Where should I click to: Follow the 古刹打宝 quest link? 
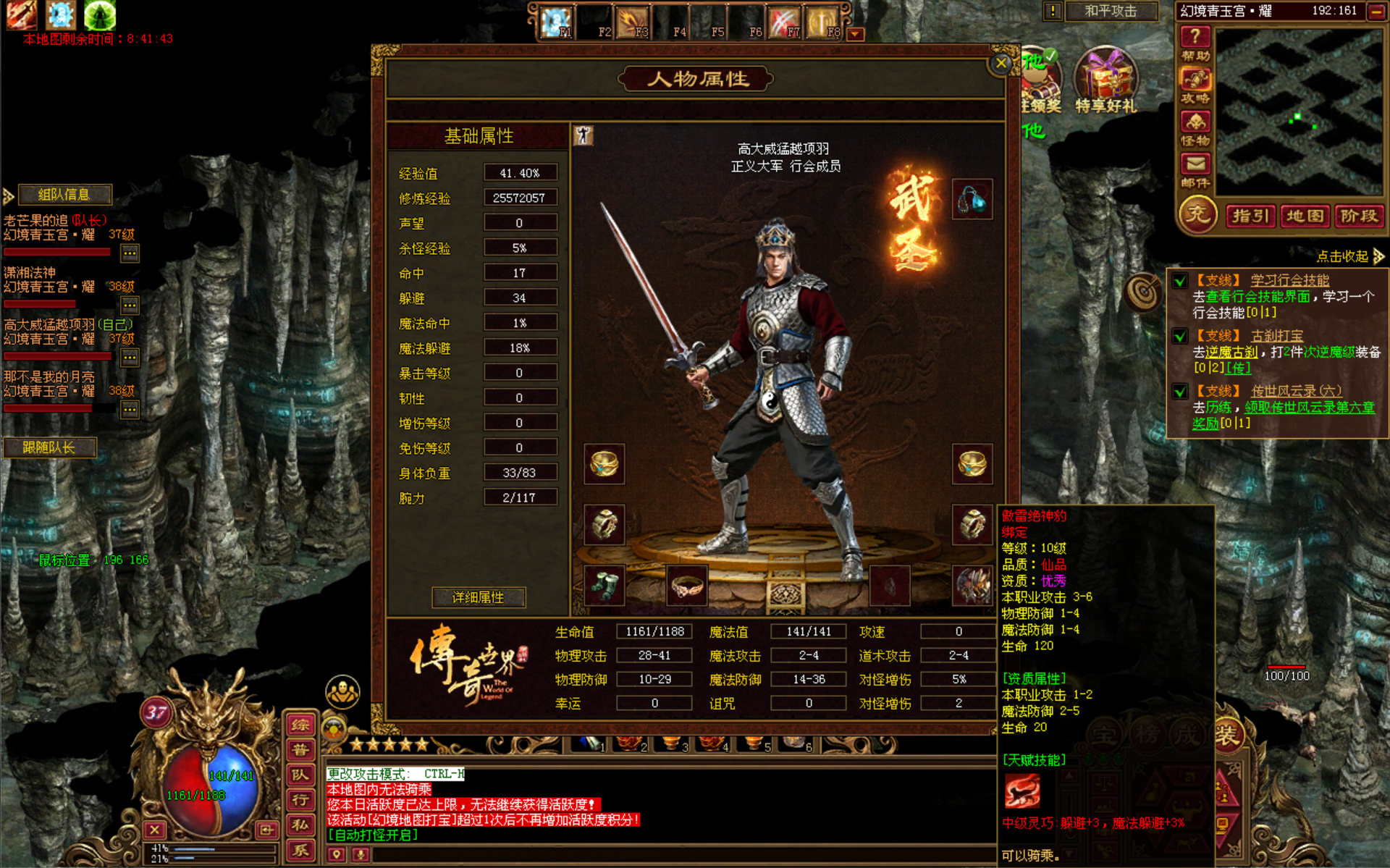pyautogui.click(x=1276, y=335)
